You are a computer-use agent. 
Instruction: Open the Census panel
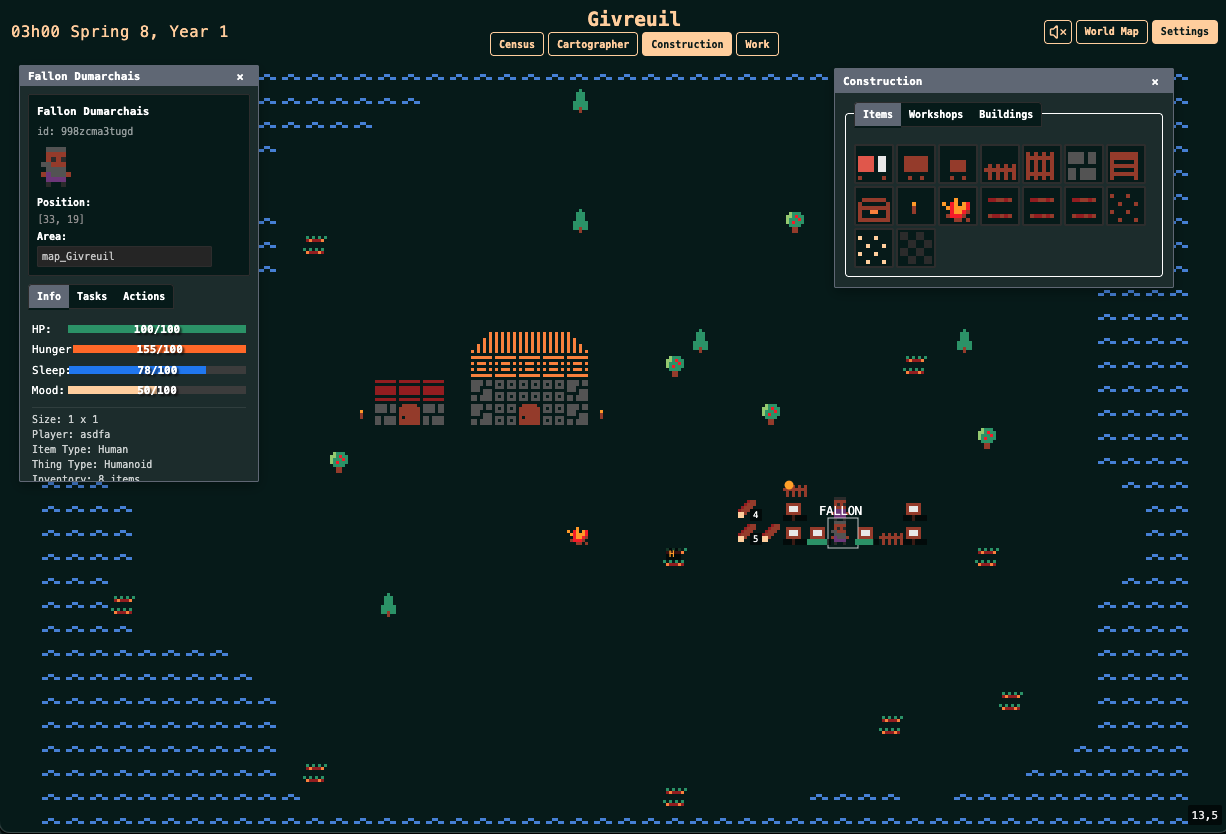point(517,44)
